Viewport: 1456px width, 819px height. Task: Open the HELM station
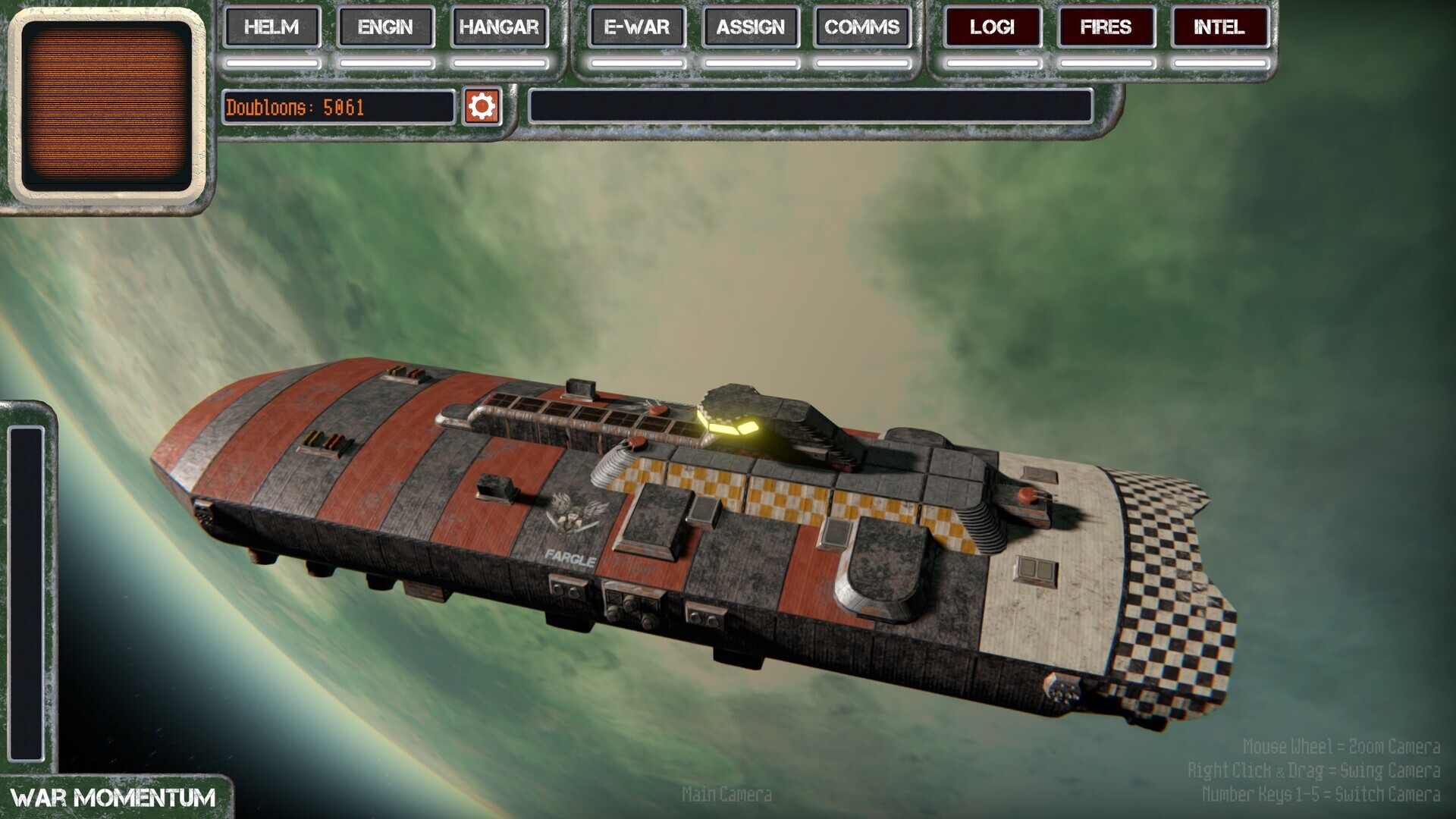coord(271,27)
